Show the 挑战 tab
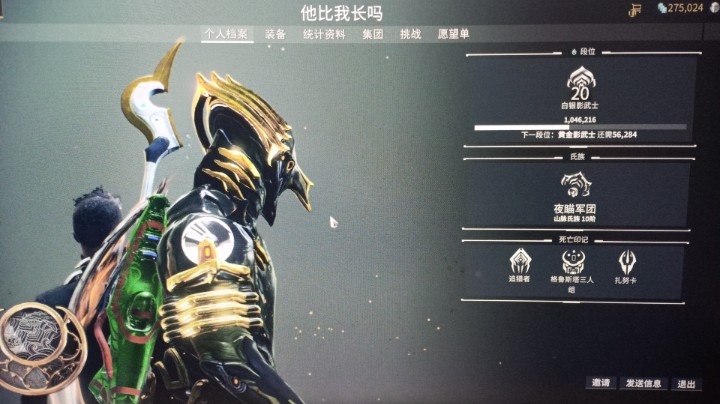Viewport: 720px width, 404px height. coord(410,34)
